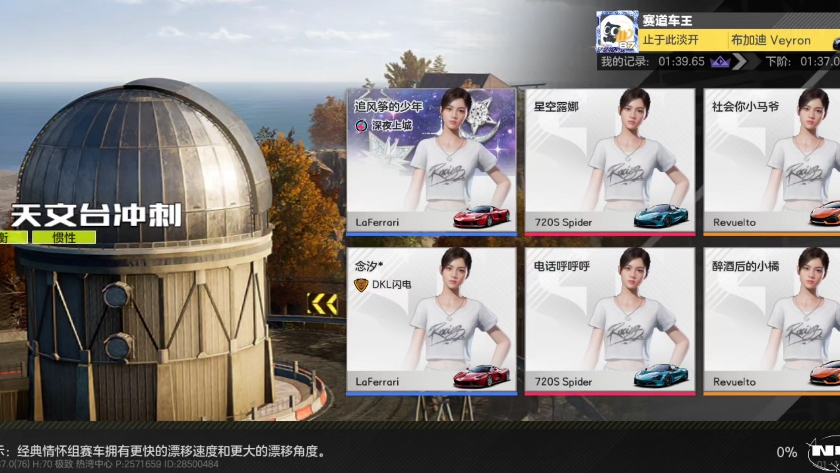Select player card 电话呼呼呼

(x=610, y=320)
